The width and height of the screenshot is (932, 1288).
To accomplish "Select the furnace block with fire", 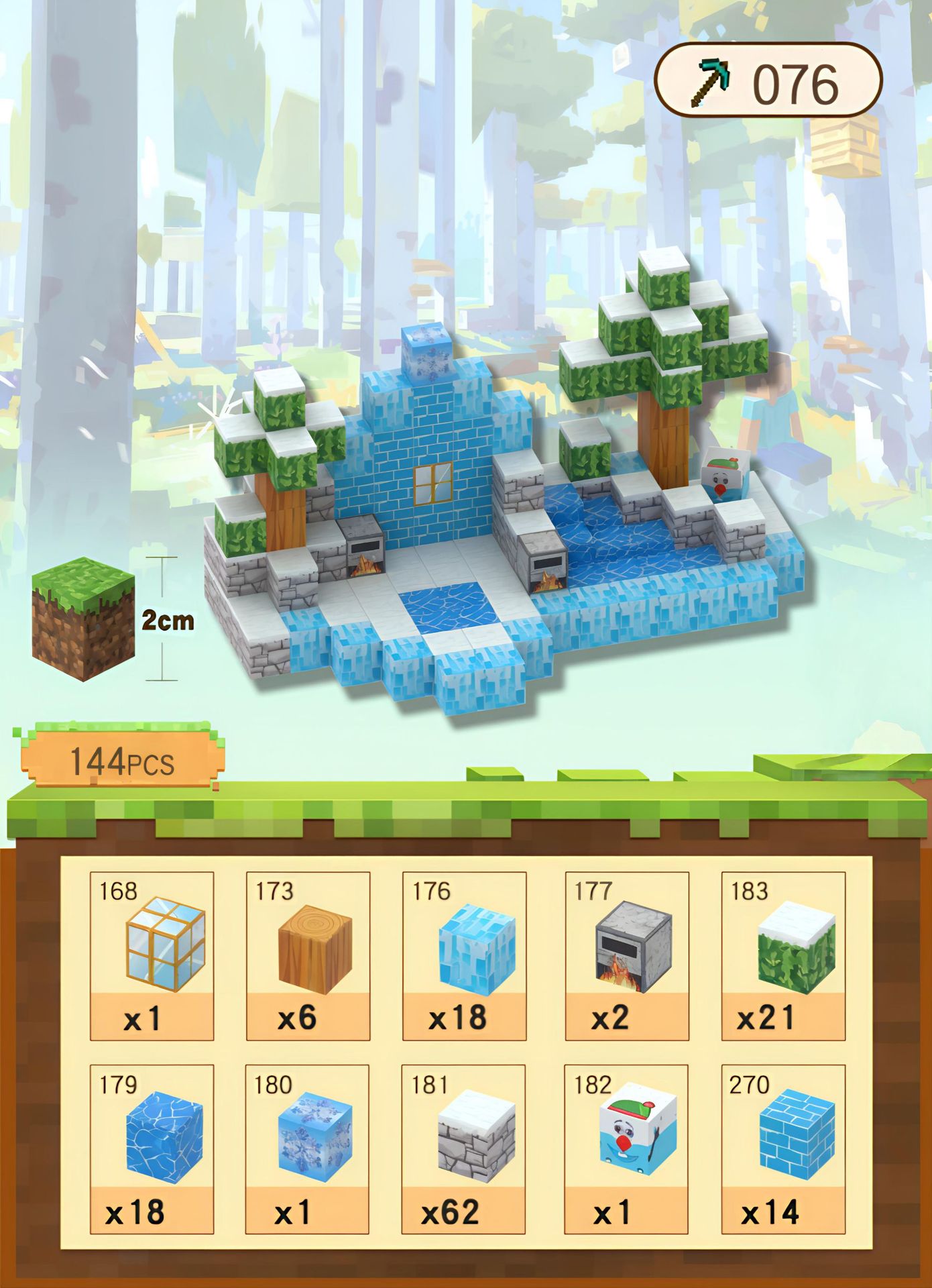I will (627, 955).
